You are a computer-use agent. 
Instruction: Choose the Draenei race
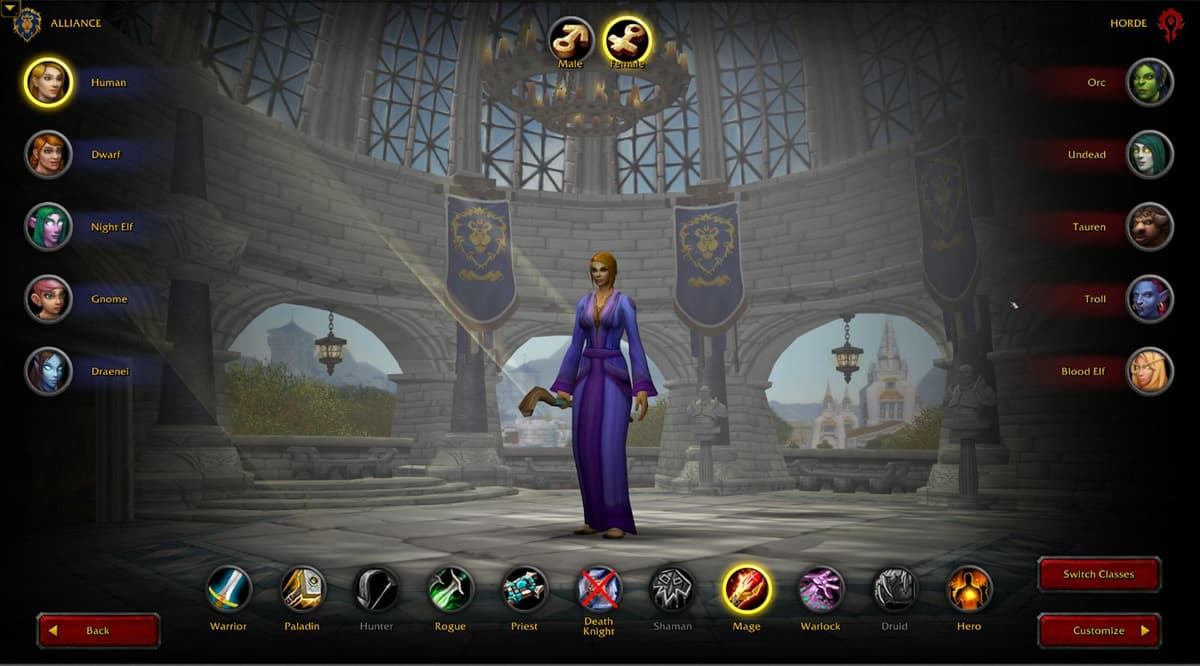pyautogui.click(x=48, y=371)
